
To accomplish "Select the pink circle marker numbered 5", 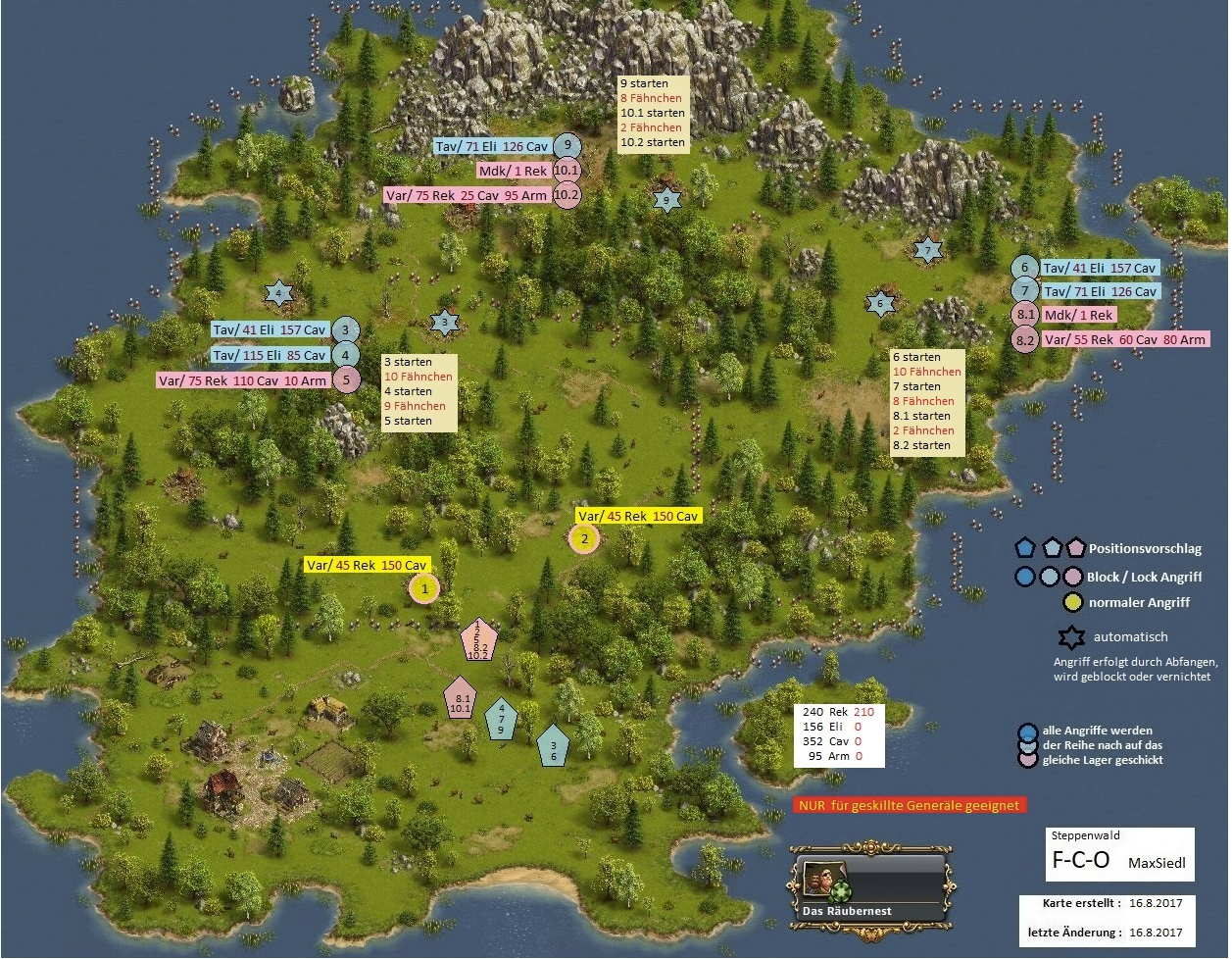I will click(x=345, y=379).
